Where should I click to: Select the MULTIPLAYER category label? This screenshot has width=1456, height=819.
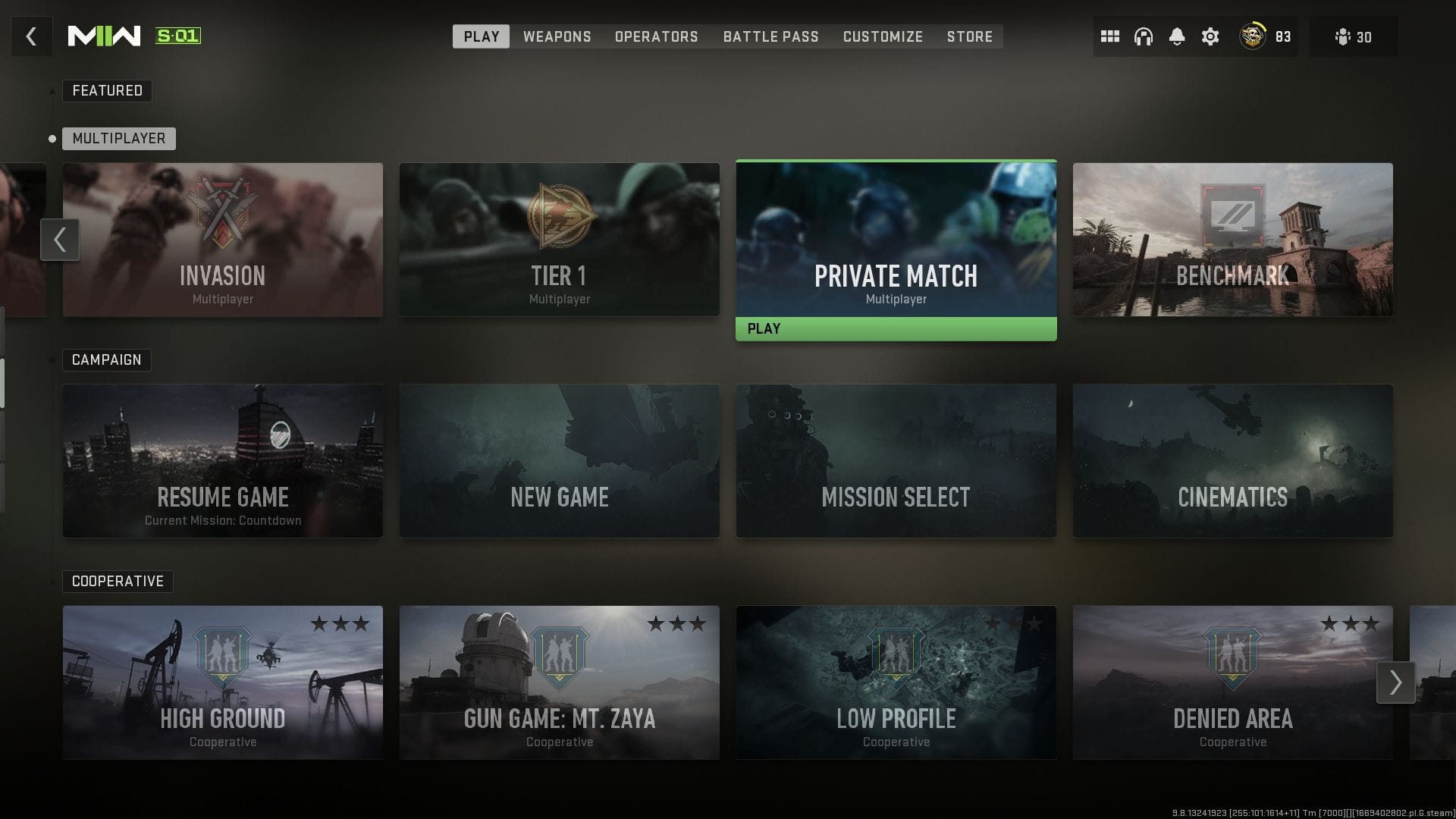click(118, 138)
